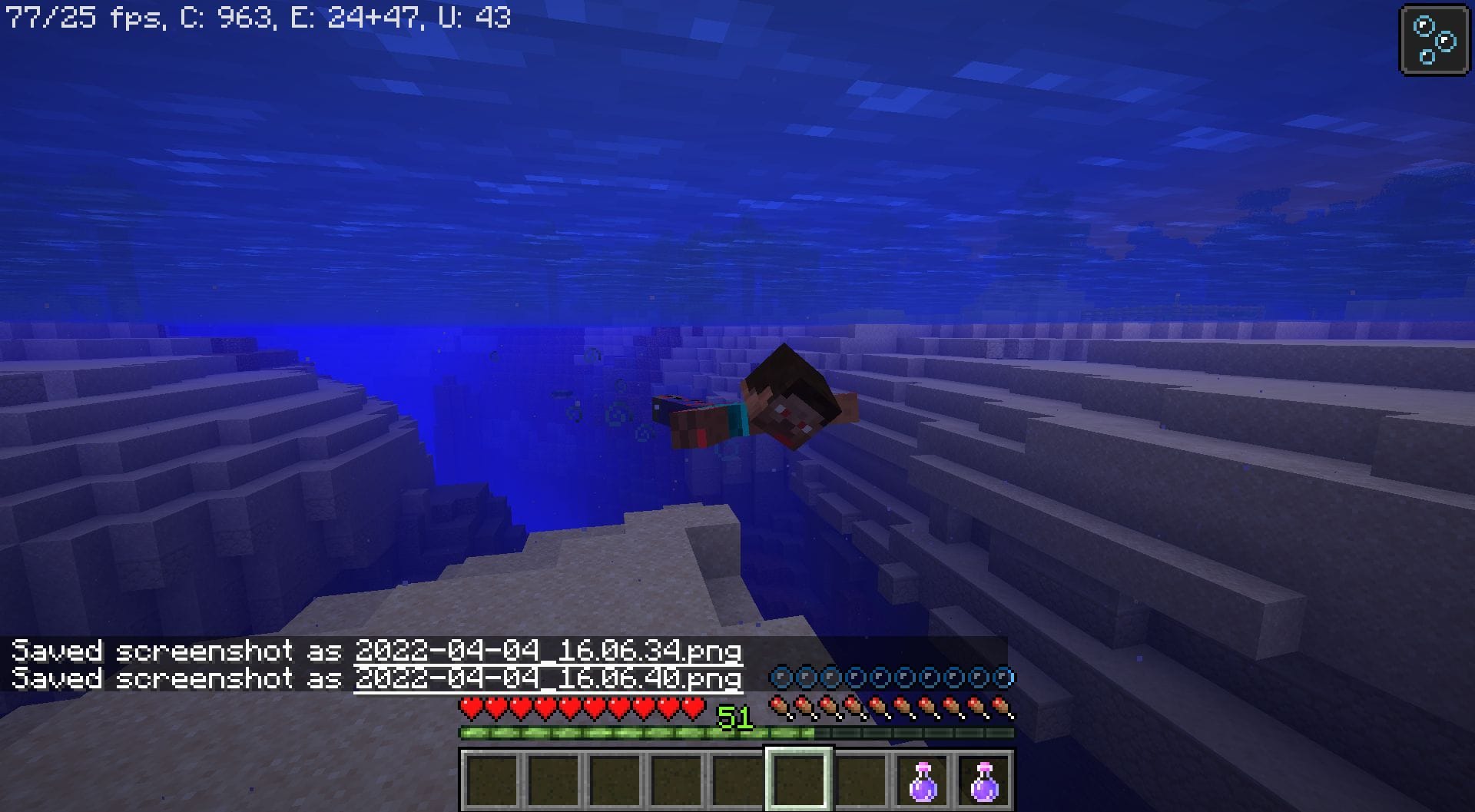Switch to the first hotbar slot

pyautogui.click(x=490, y=778)
